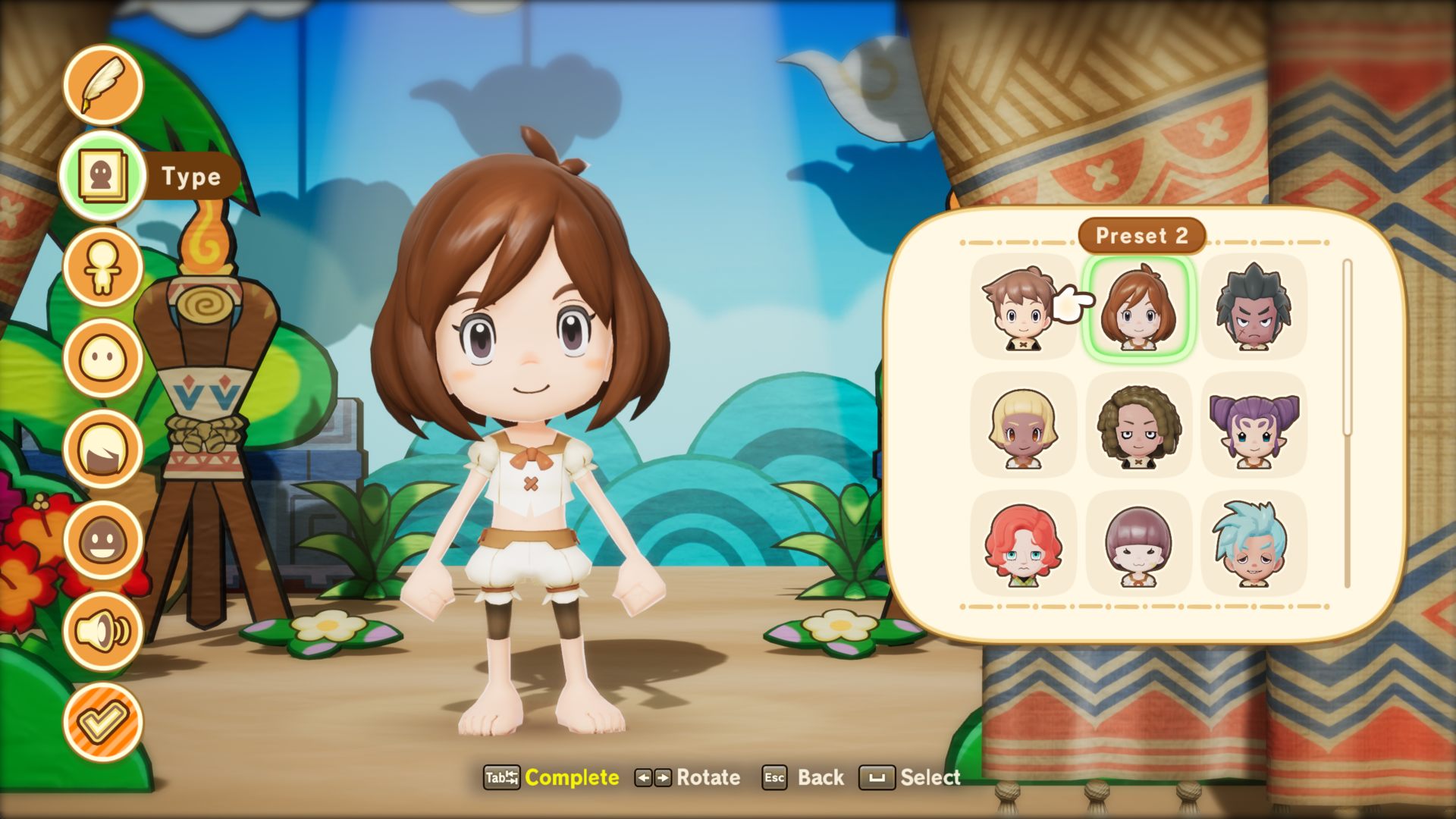Select the maroon bowl-cut preset
Viewport: 1456px width, 819px height.
1138,544
